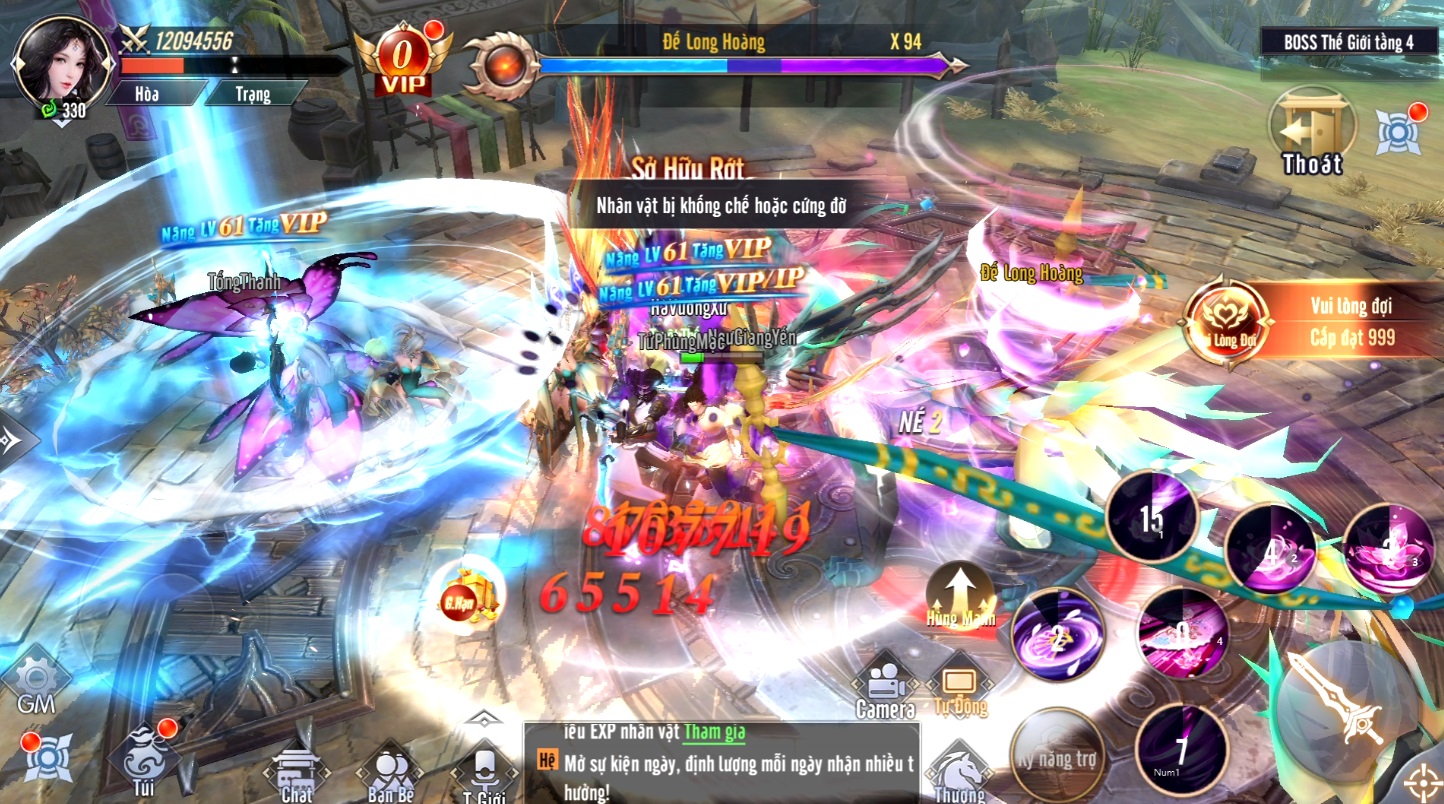Image resolution: width=1444 pixels, height=804 pixels.
Task: Toggle Tự Động auto-combat
Action: pyautogui.click(x=960, y=687)
